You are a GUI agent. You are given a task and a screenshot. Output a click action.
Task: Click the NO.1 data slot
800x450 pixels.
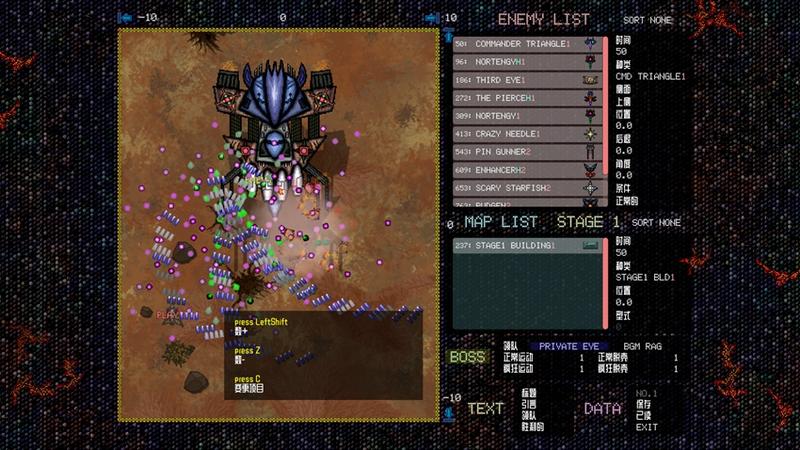tap(647, 394)
